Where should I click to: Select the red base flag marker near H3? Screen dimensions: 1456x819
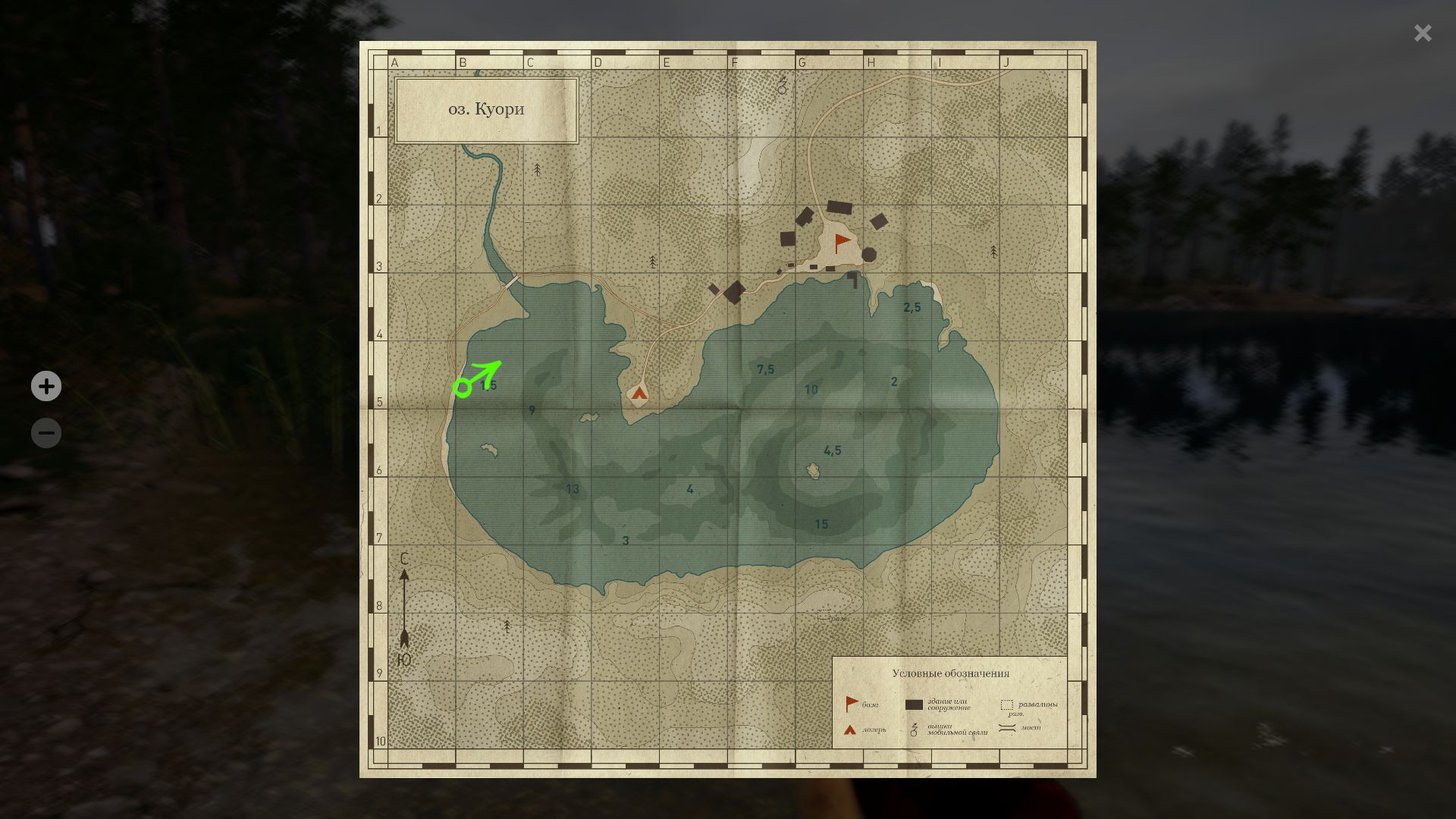click(x=840, y=243)
